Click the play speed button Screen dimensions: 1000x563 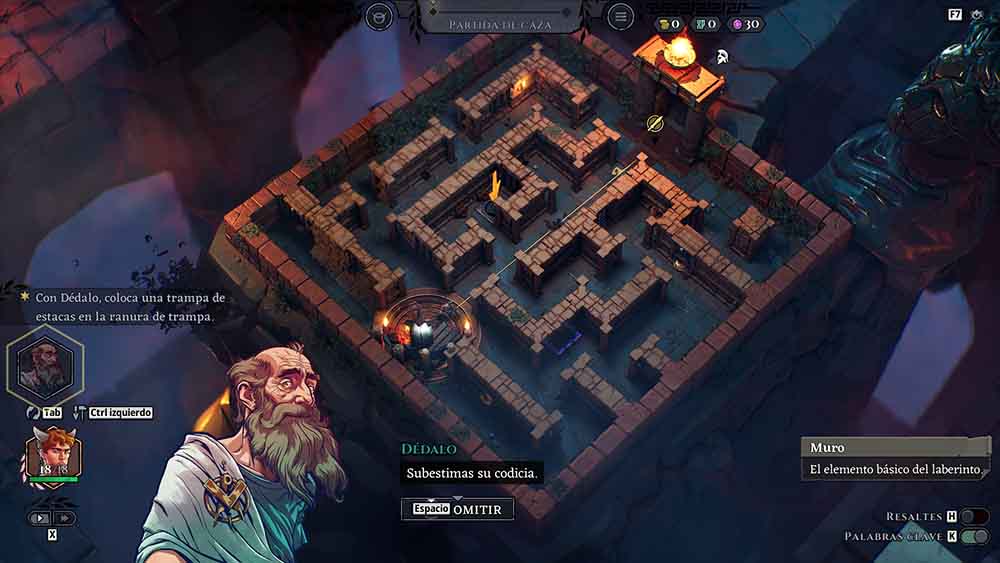point(41,518)
